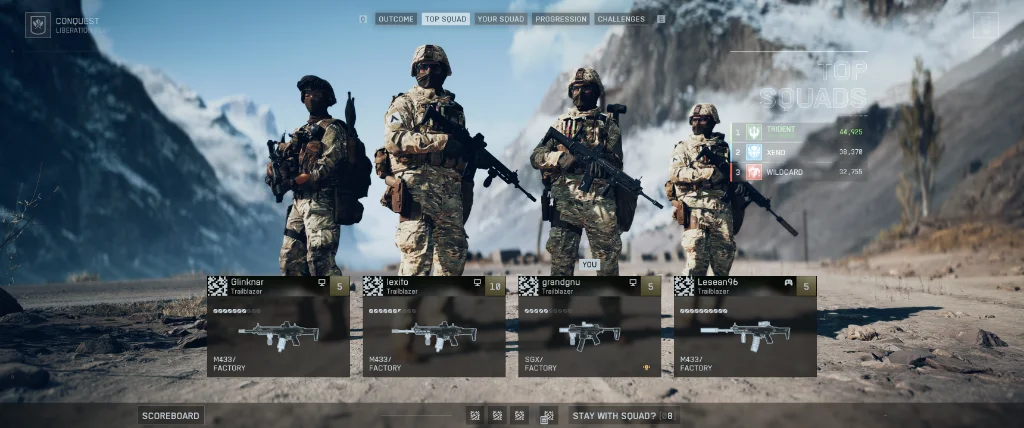Select lexito's player card
Viewport: 1024px width, 428px height.
click(434, 326)
